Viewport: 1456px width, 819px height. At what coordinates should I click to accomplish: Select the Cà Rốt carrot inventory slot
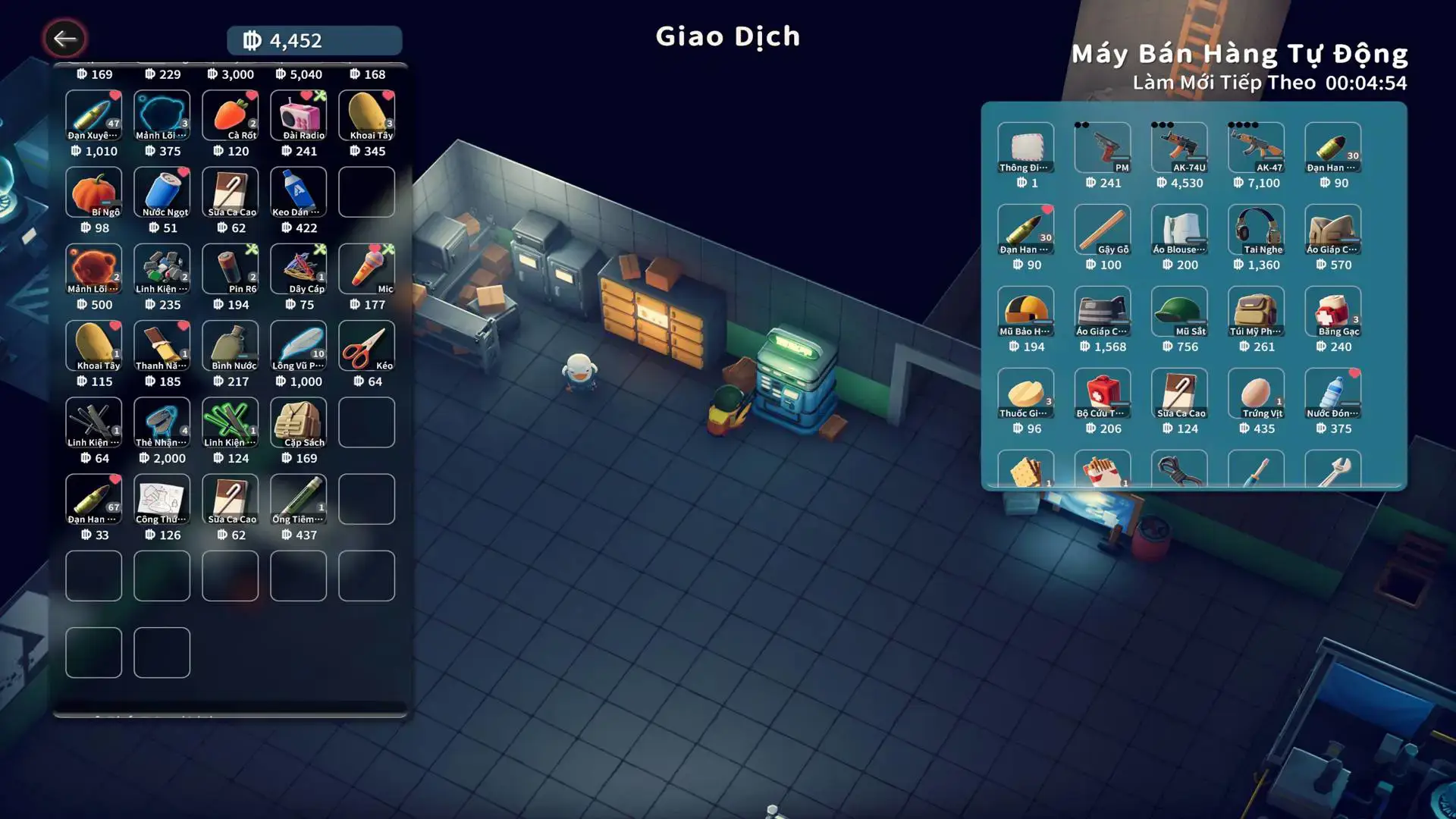click(x=230, y=116)
